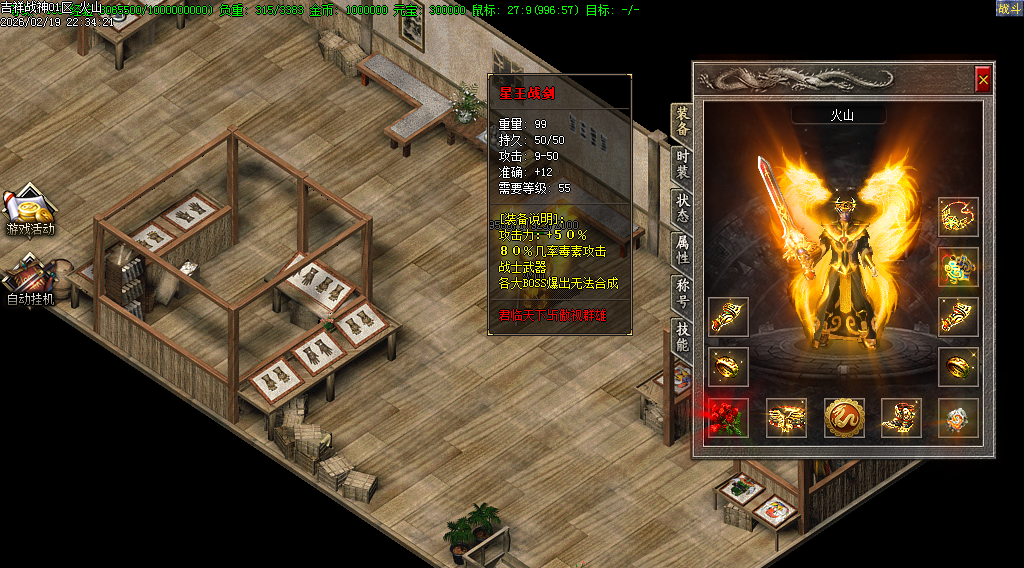The height and width of the screenshot is (568, 1024).
Task: Close the character equipment panel
Action: (983, 78)
